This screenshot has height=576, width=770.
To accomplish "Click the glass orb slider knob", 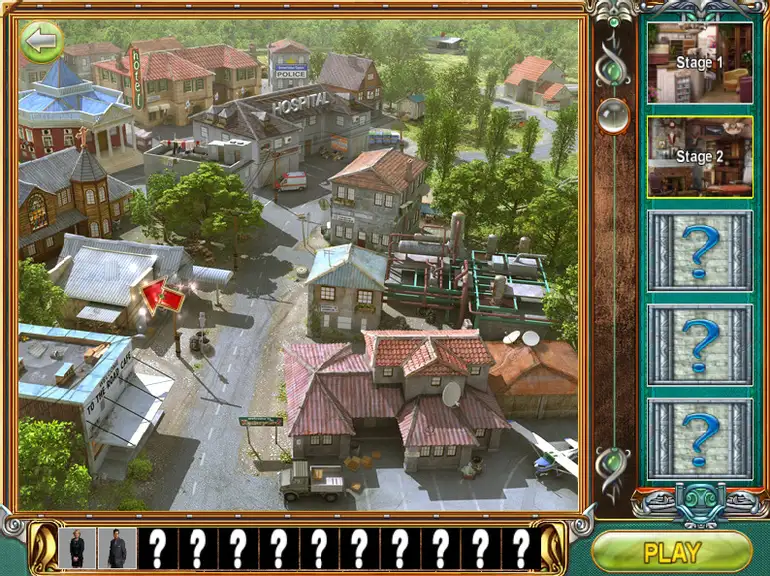I will 612,116.
